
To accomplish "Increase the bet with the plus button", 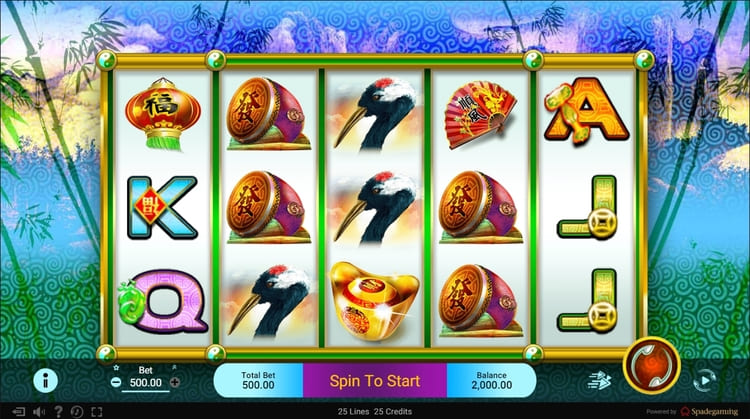I will [175, 382].
